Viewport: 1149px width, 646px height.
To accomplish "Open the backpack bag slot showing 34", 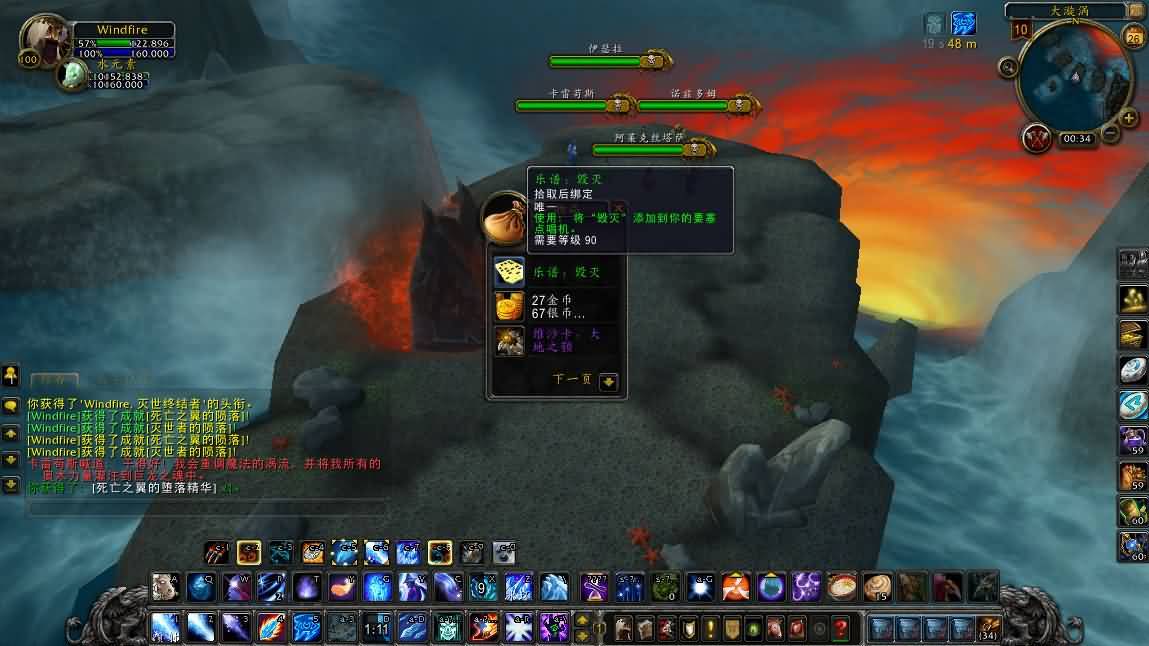I will pyautogui.click(x=988, y=628).
